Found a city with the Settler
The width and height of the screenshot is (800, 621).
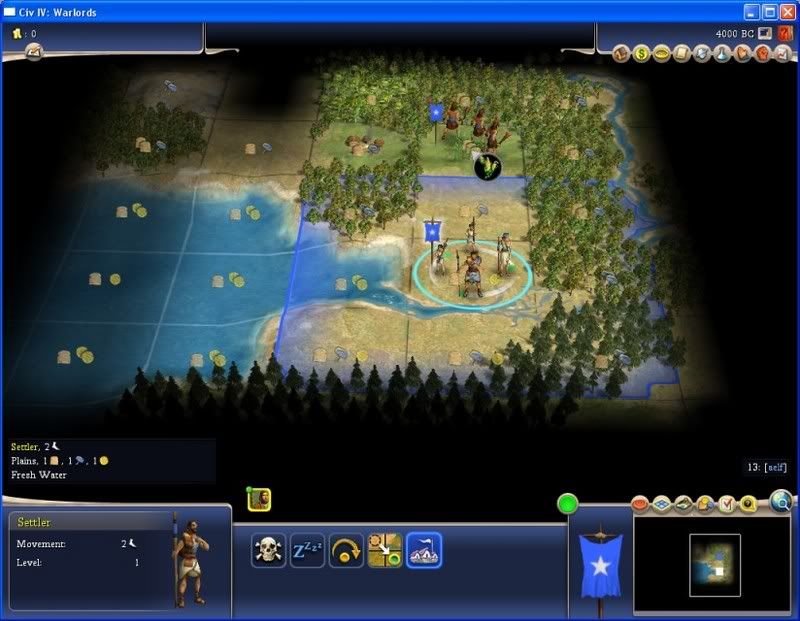coord(424,550)
